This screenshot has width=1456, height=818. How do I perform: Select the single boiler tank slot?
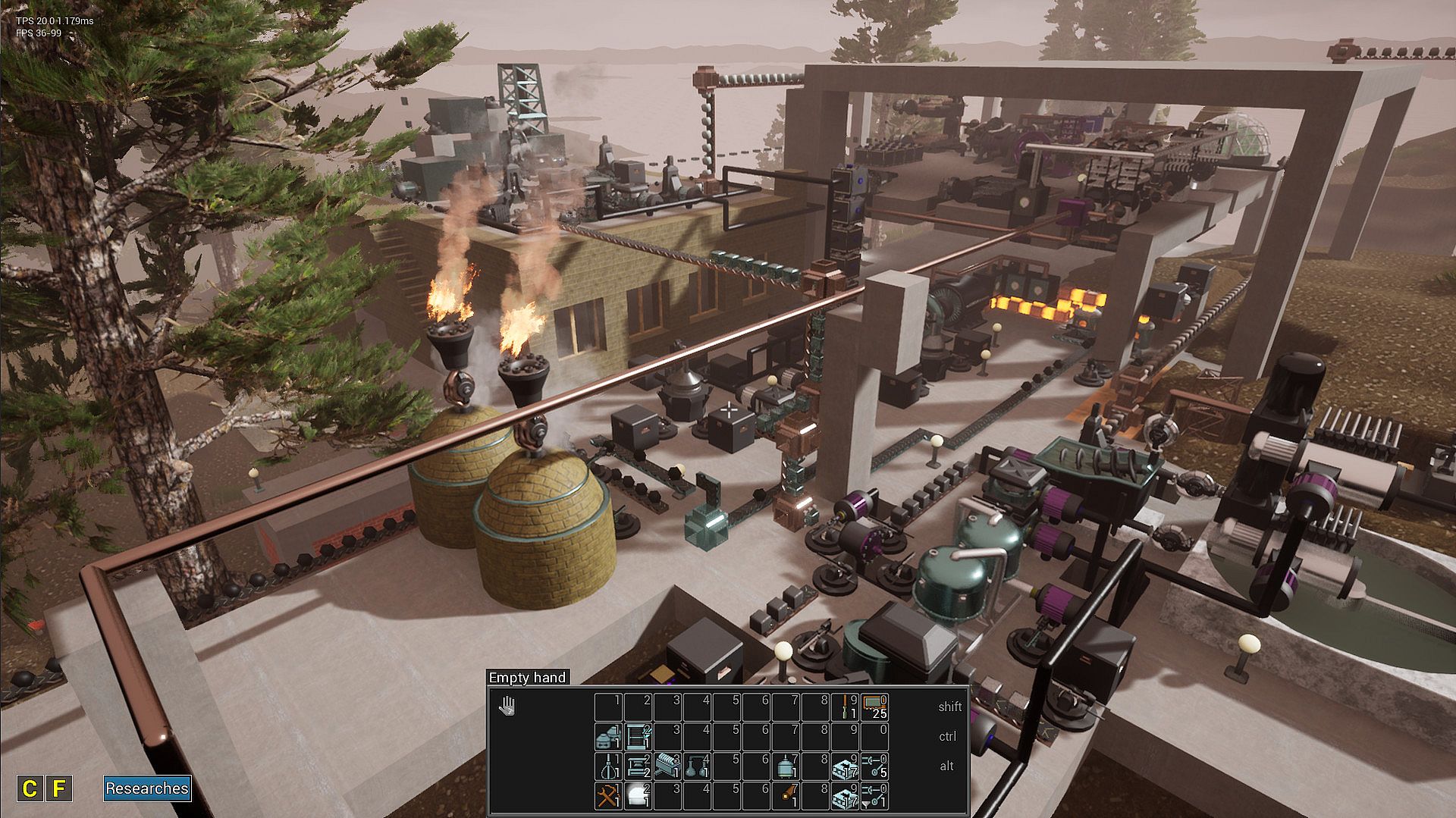pyautogui.click(x=786, y=766)
